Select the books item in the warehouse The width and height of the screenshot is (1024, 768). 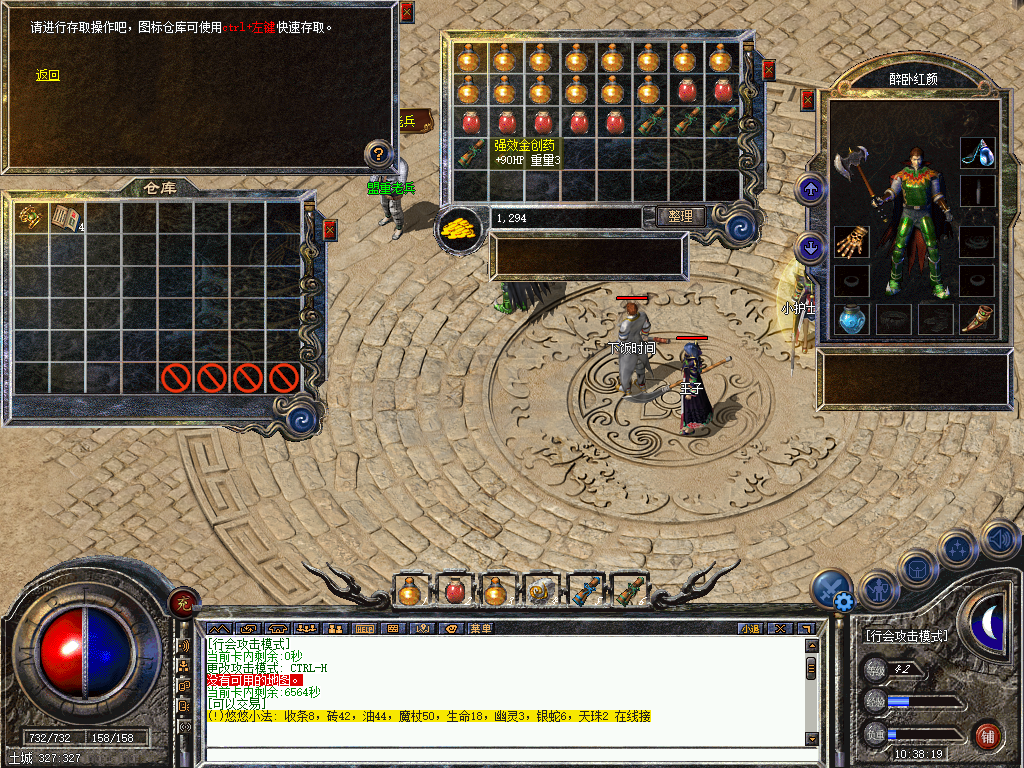(66, 217)
